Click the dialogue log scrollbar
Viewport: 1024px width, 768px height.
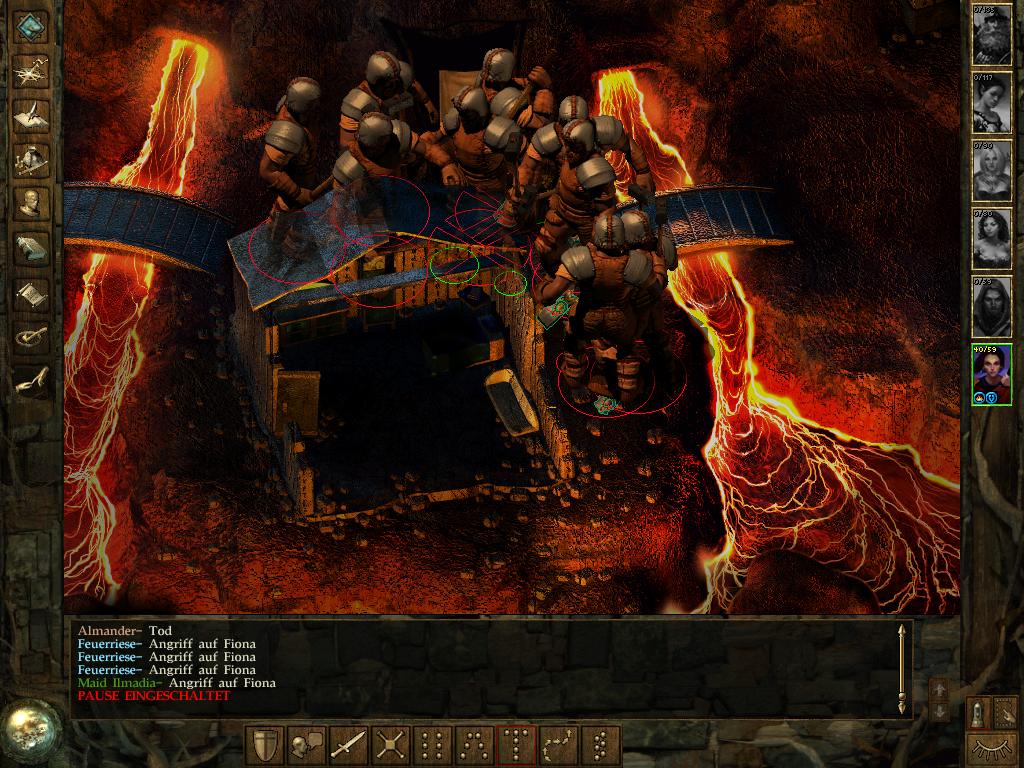click(x=902, y=667)
